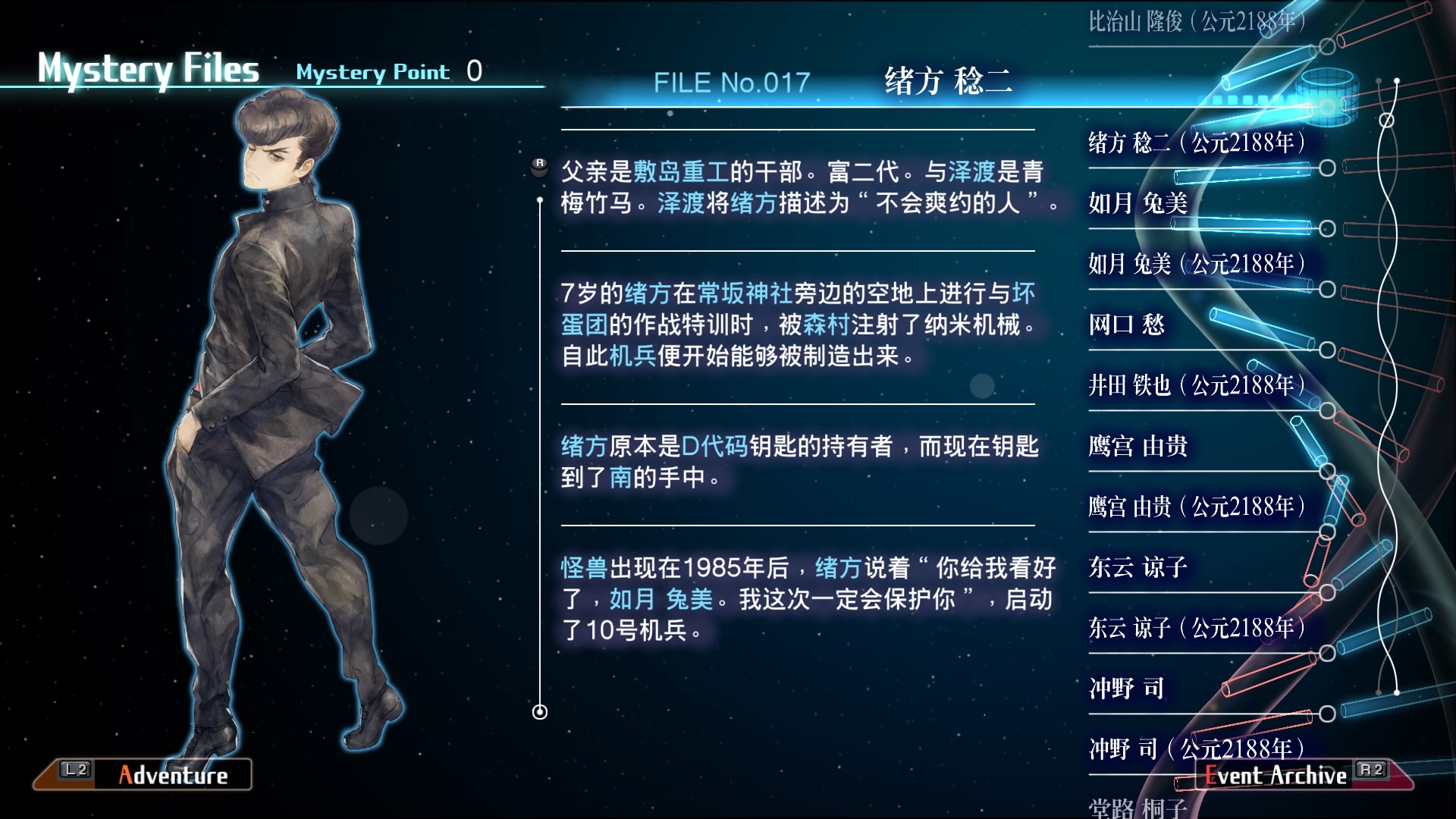Select the 绪方 稔二 (公元2188年) file entry

click(1197, 143)
